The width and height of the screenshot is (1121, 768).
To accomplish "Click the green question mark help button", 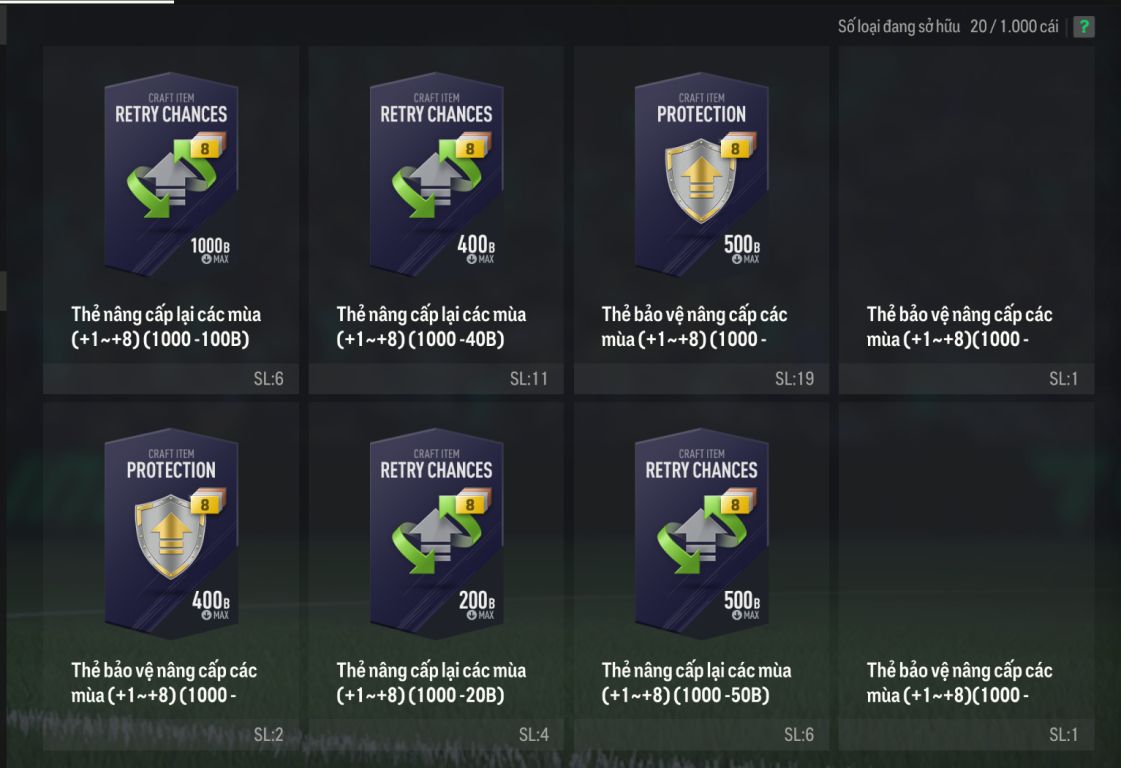I will click(x=1083, y=27).
